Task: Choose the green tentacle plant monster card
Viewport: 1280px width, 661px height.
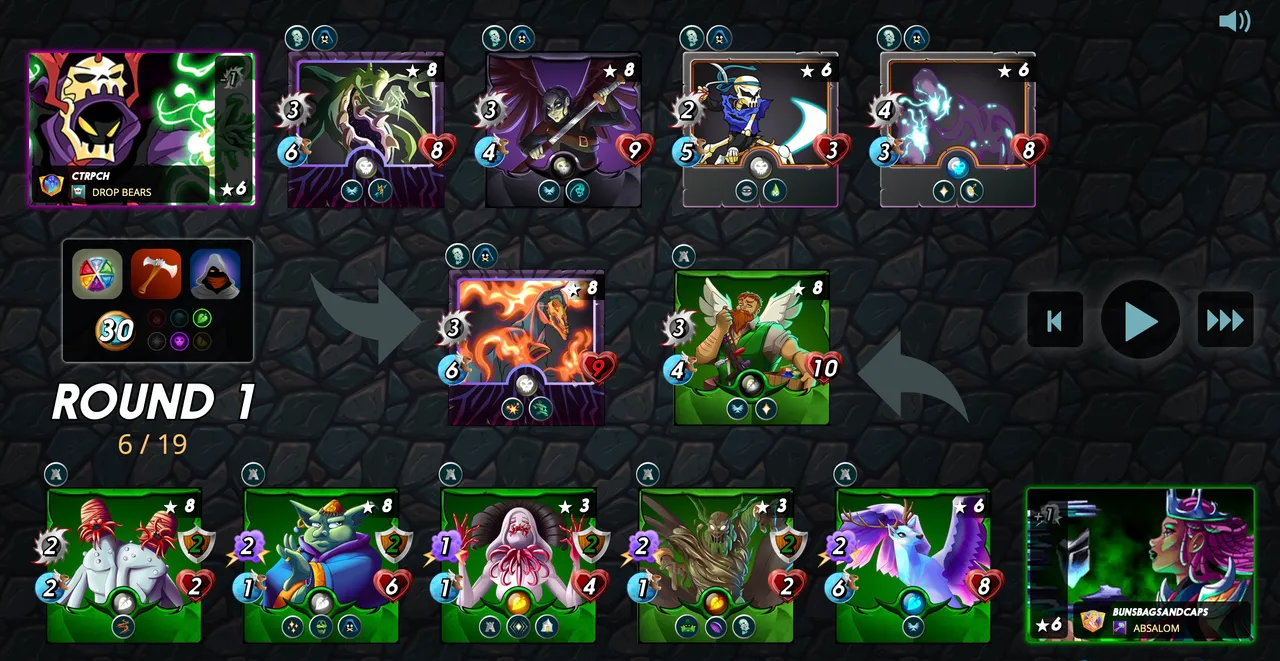Action: pos(366,130)
